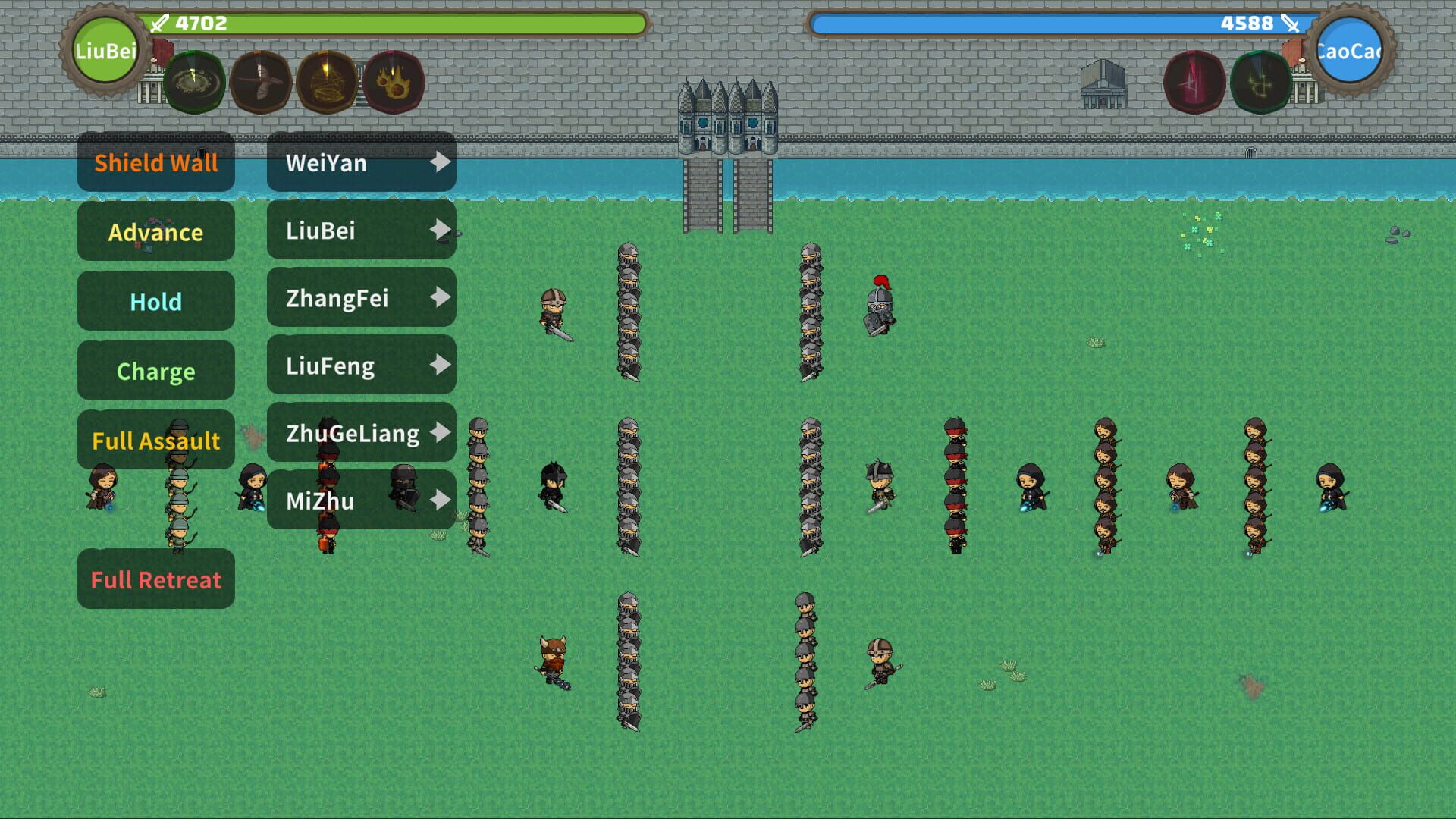The height and width of the screenshot is (819, 1456).
Task: Issue the Full Retreat order
Action: [x=156, y=579]
